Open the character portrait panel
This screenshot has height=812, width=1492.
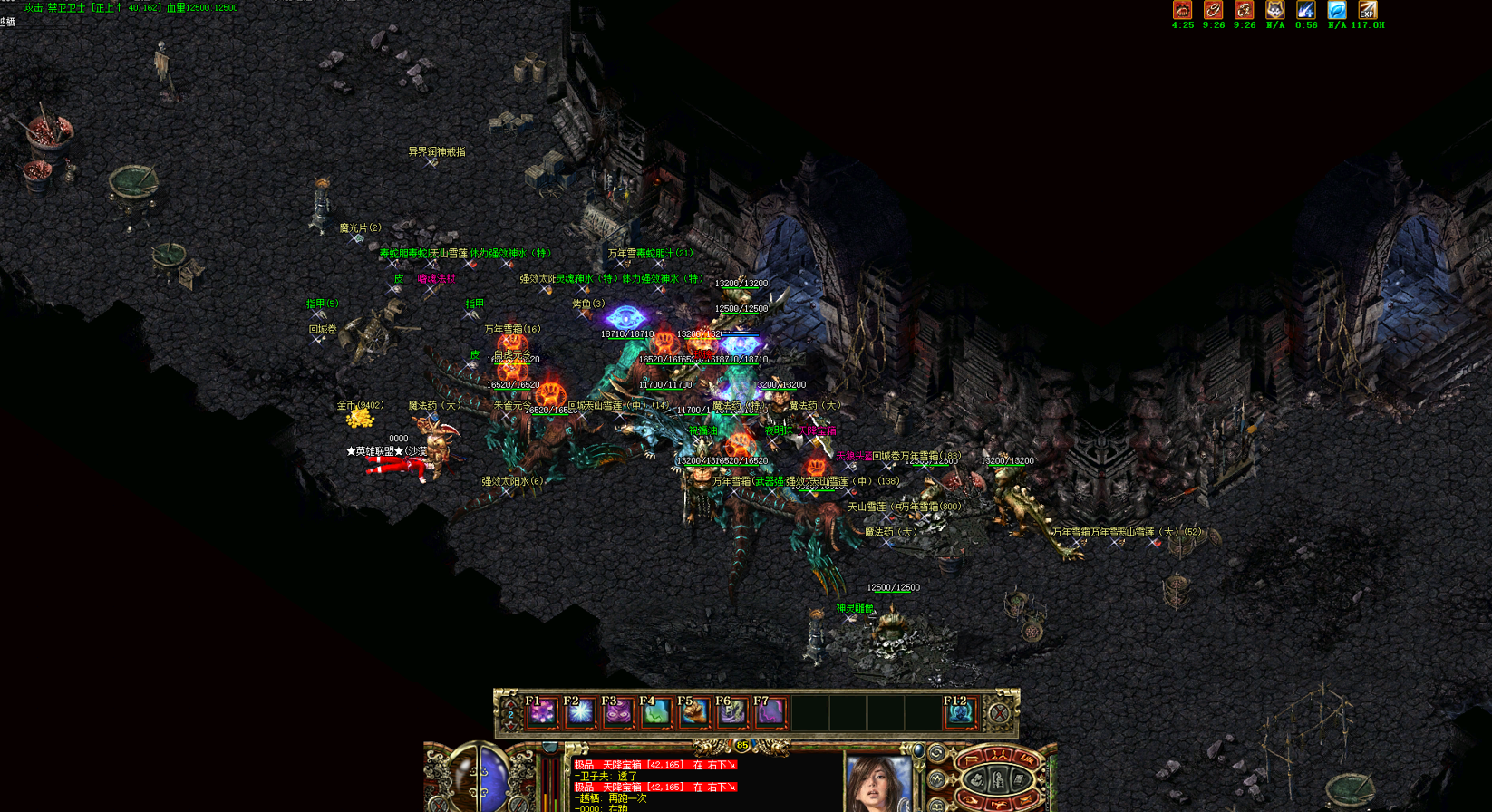(x=877, y=783)
